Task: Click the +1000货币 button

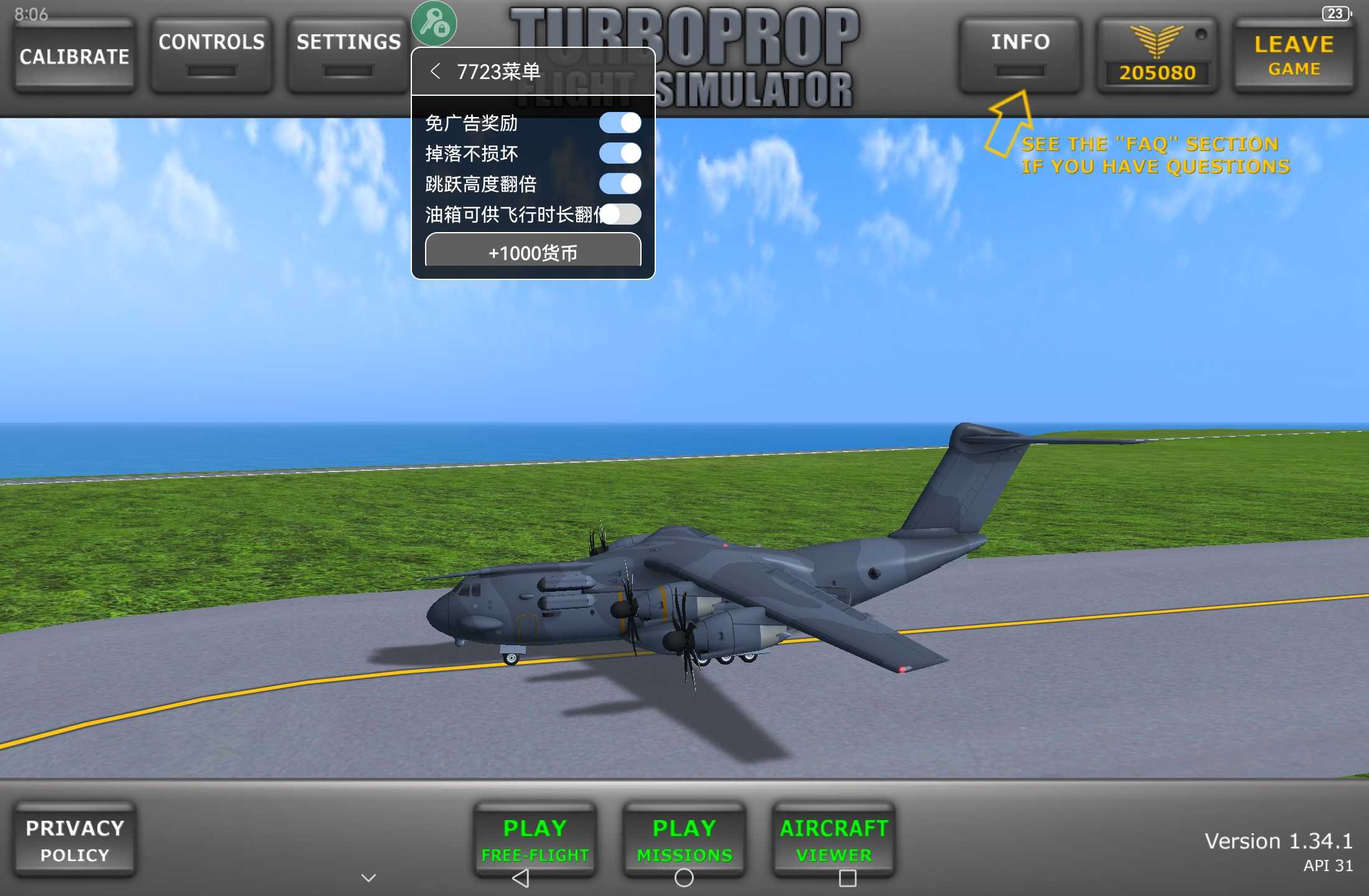Action: 533,252
